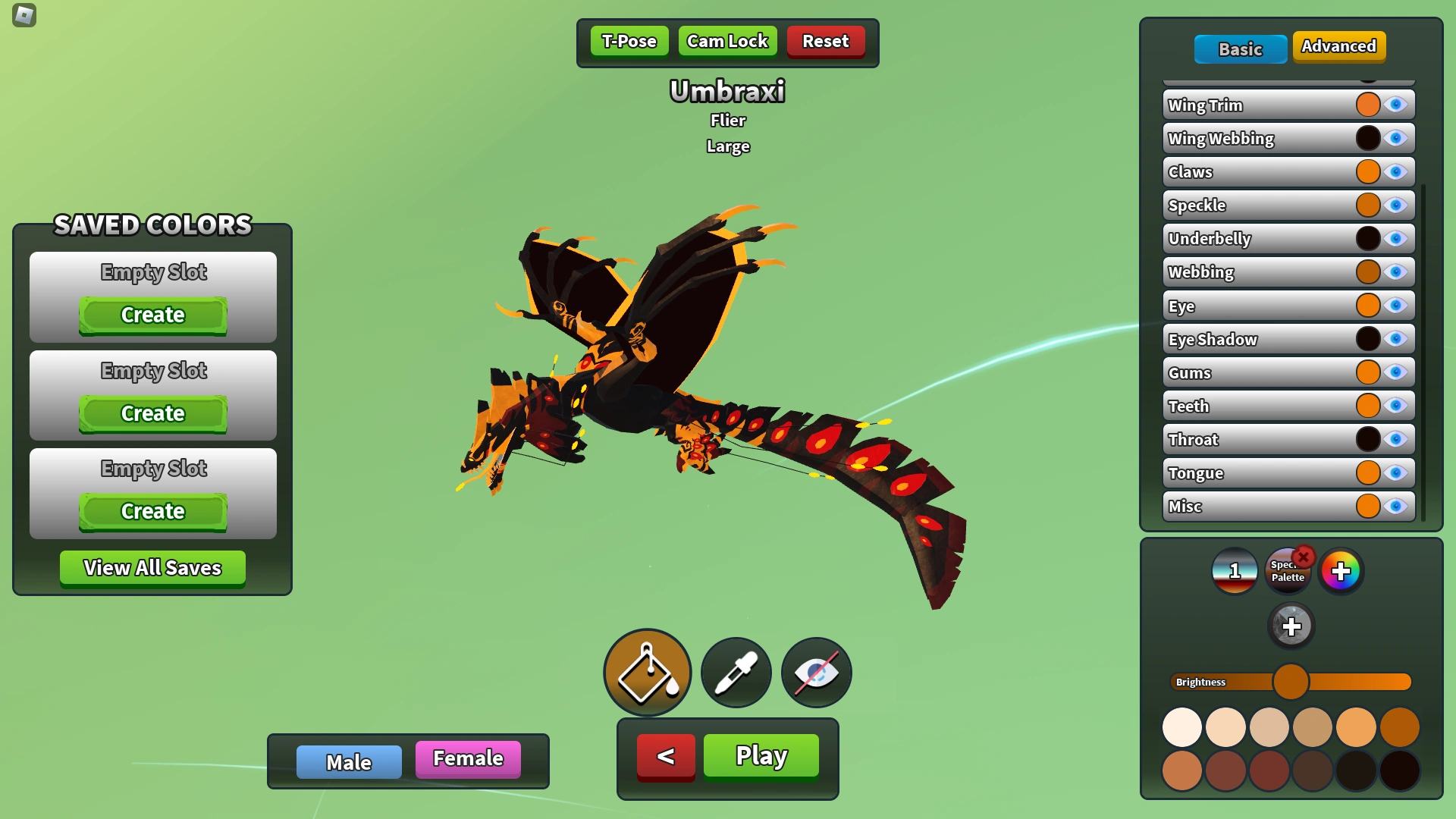
Task: Adjust the Brightness slider handle
Action: (x=1291, y=682)
